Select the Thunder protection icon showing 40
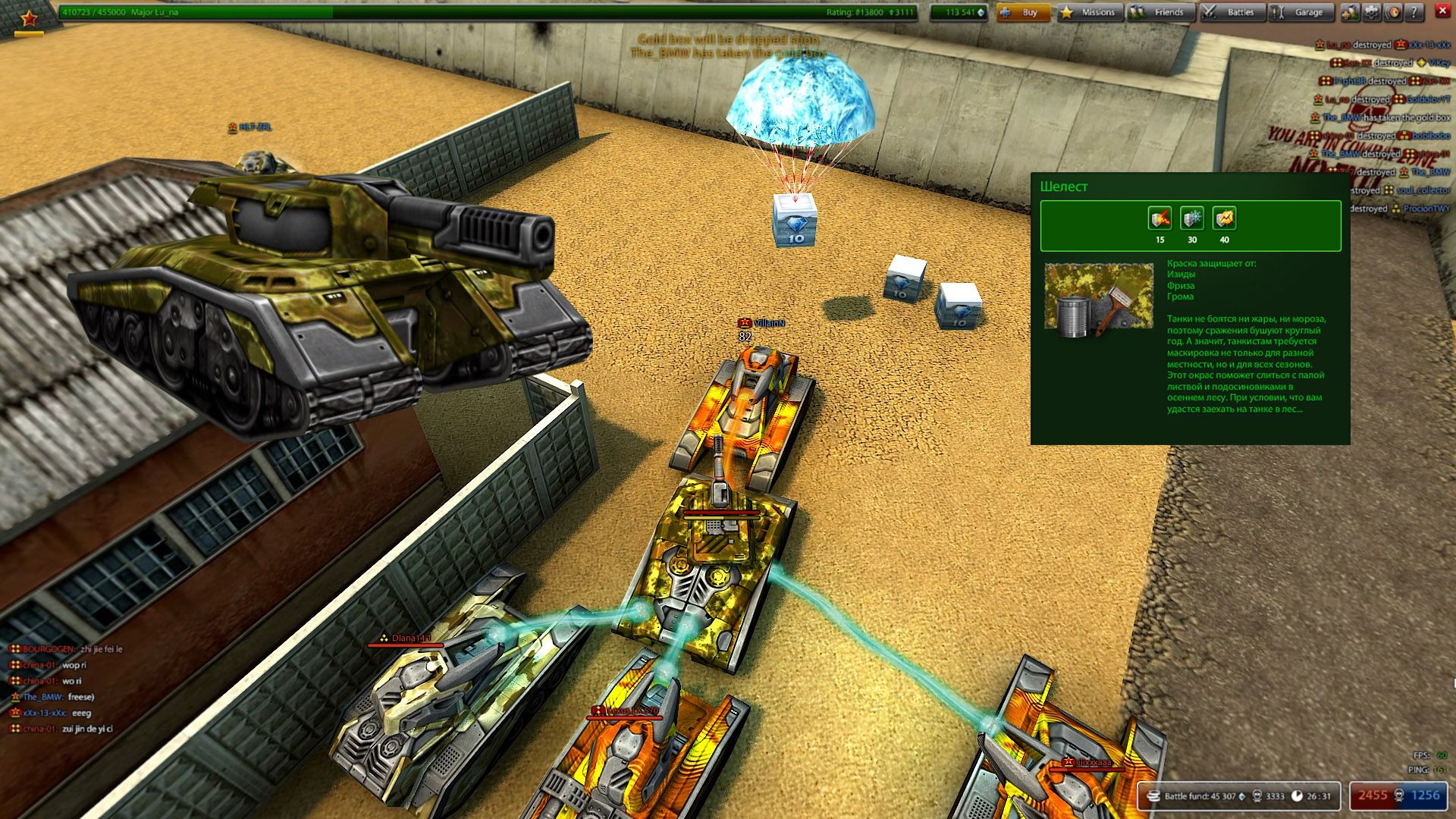This screenshot has width=1456, height=819. coord(1225,219)
